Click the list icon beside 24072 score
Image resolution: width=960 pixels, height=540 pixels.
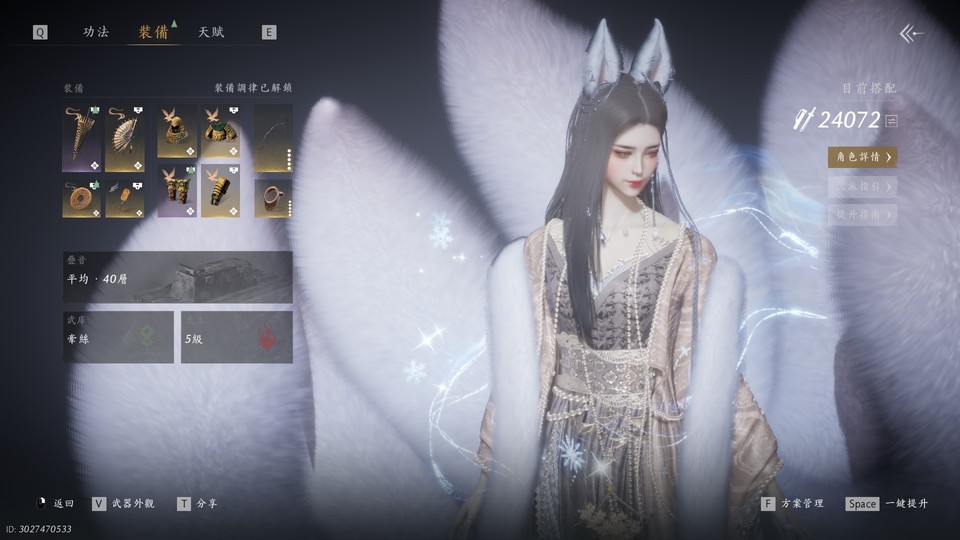[x=891, y=121]
